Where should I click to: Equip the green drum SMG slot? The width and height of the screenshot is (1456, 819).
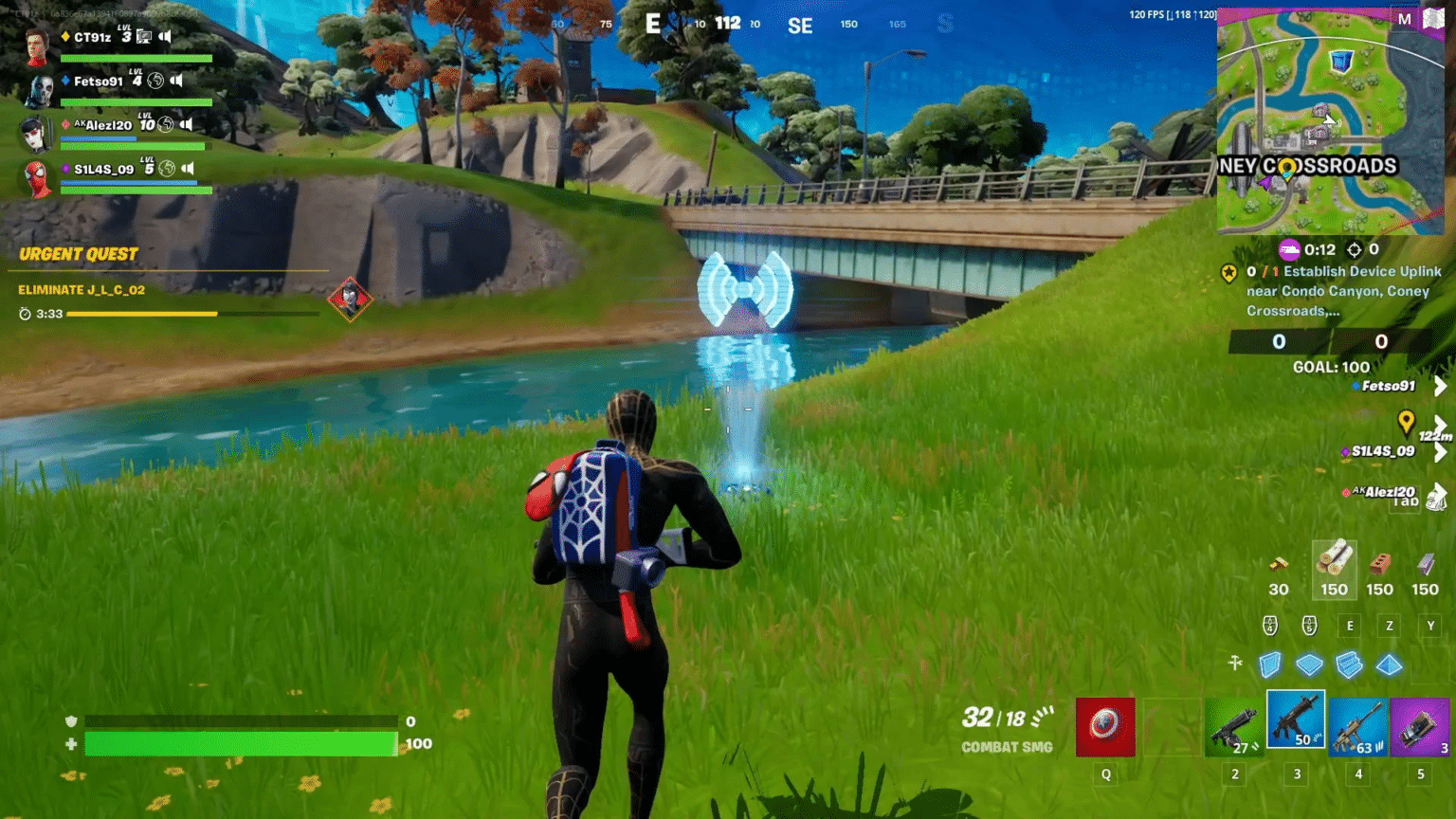tap(1233, 727)
